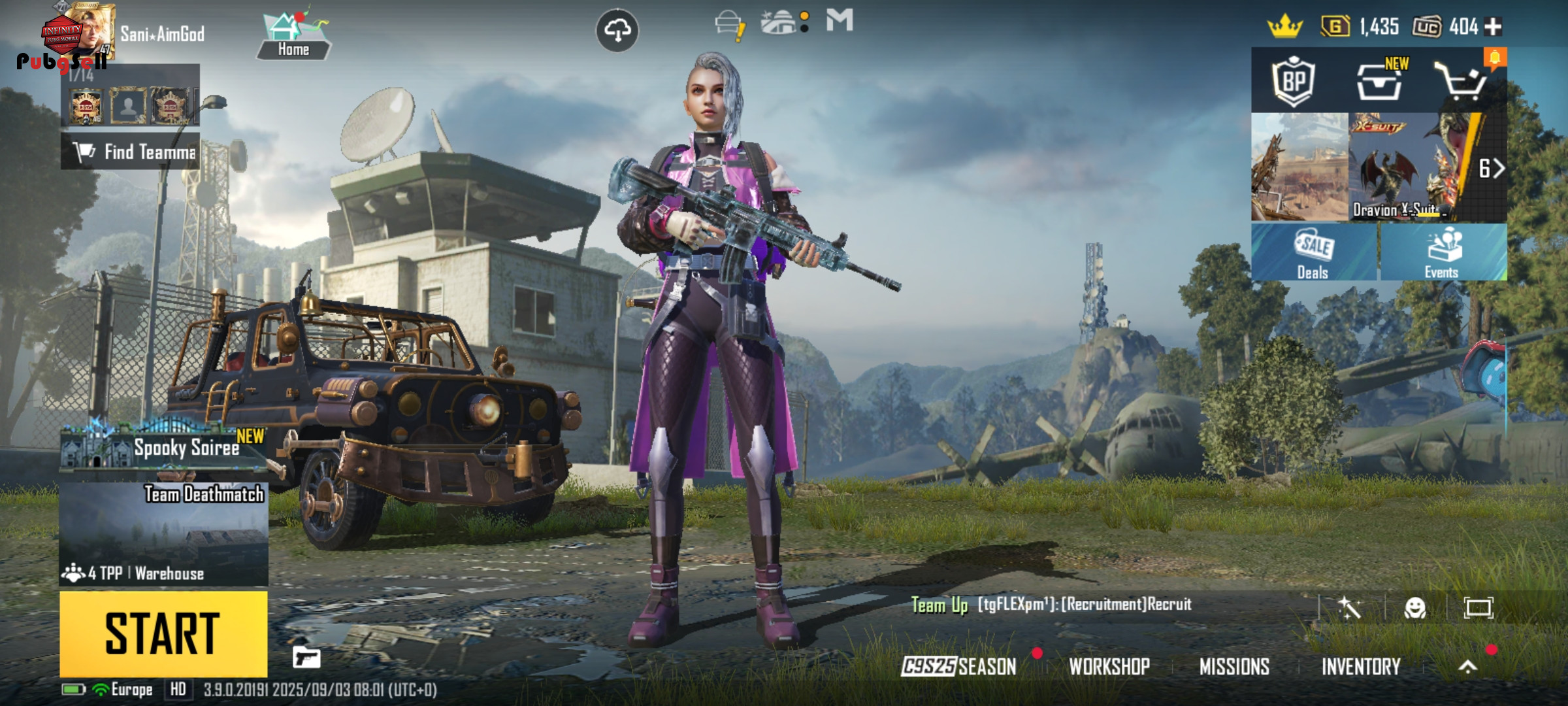Tap the cloud download icon
This screenshot has width=1568, height=706.
(617, 30)
